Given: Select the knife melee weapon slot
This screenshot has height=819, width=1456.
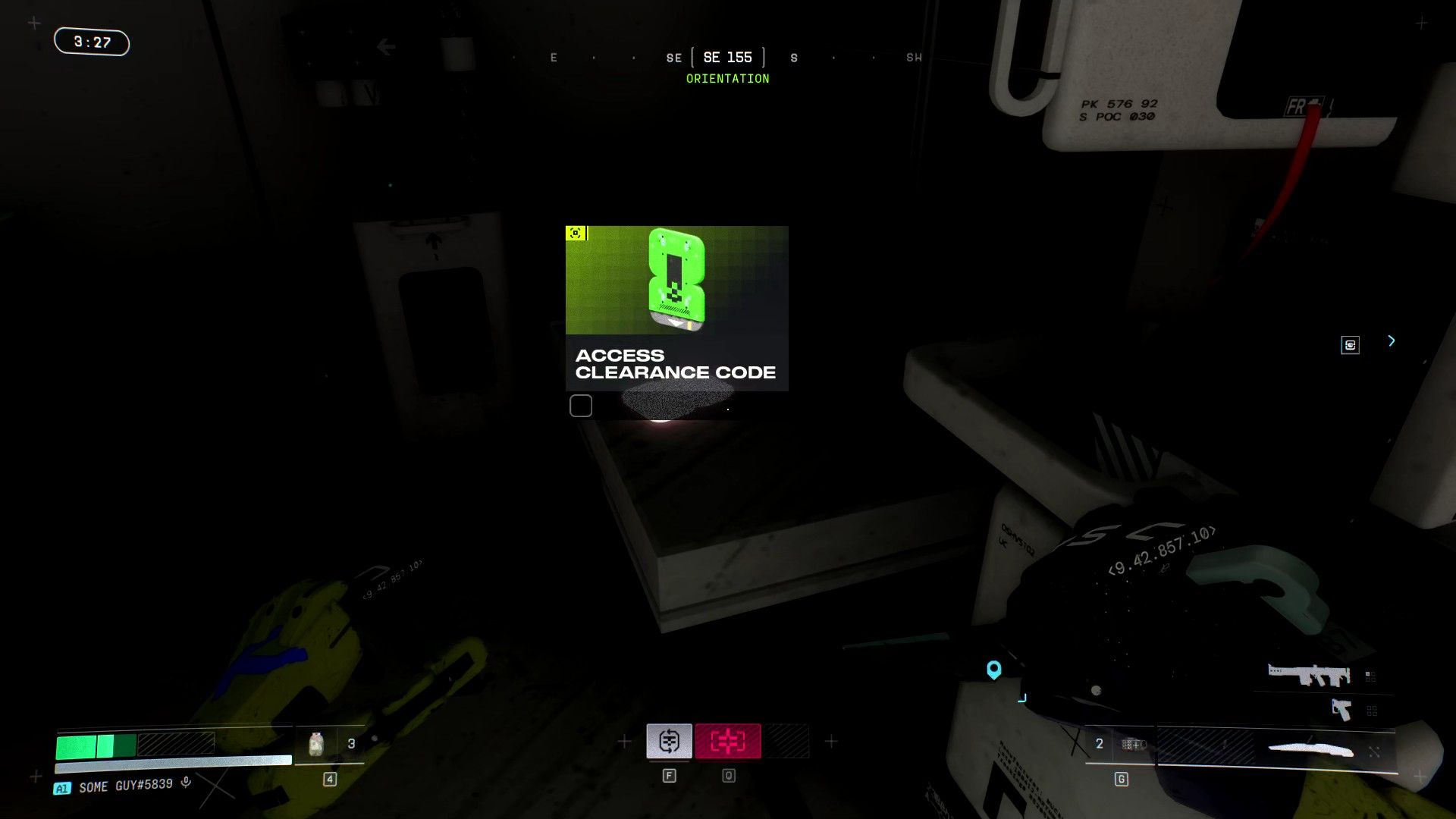Looking at the screenshot, I should tap(1310, 750).
